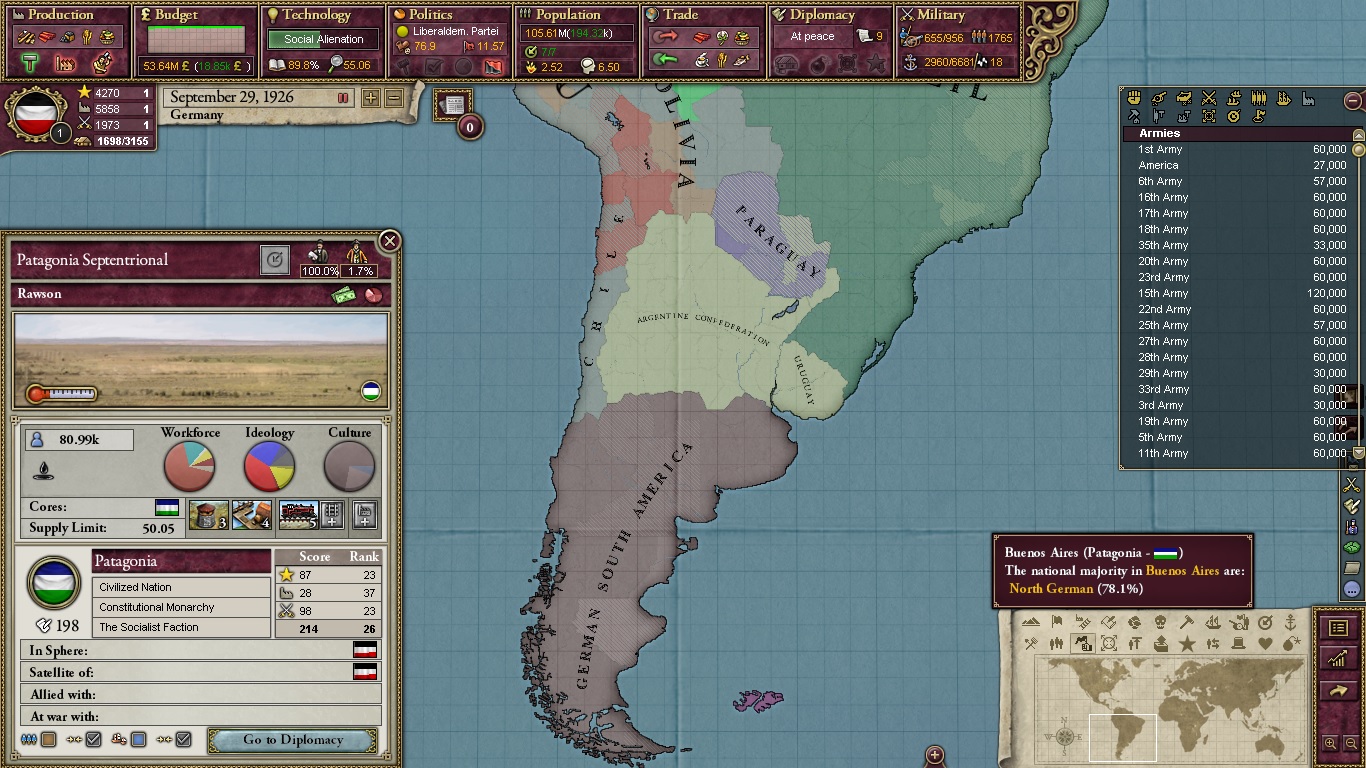
Task: Toggle the naval unit merge checkbox
Action: tap(183, 739)
